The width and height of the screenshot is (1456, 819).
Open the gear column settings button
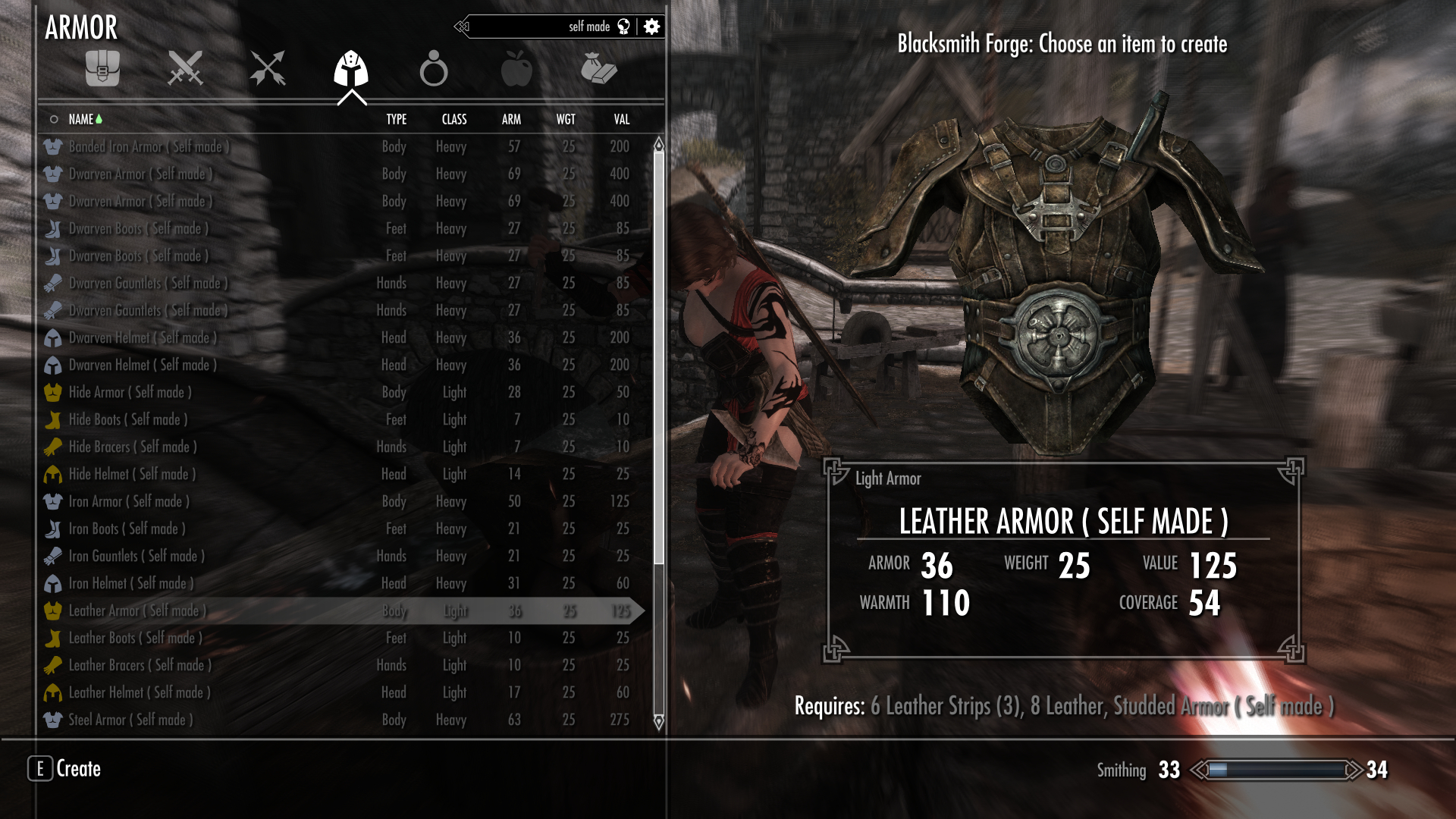coord(651,27)
